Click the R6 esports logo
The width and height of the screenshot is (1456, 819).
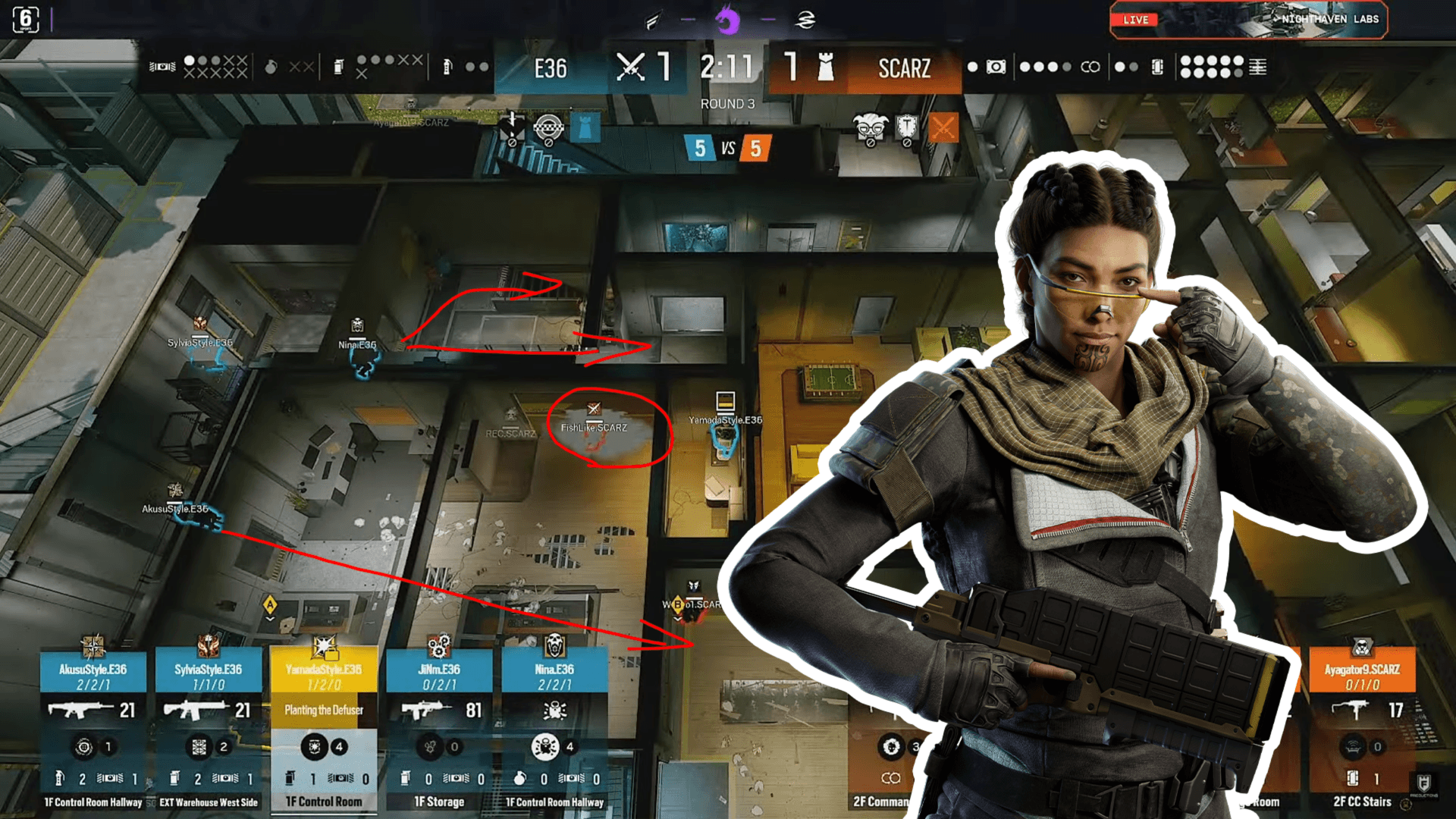point(26,20)
